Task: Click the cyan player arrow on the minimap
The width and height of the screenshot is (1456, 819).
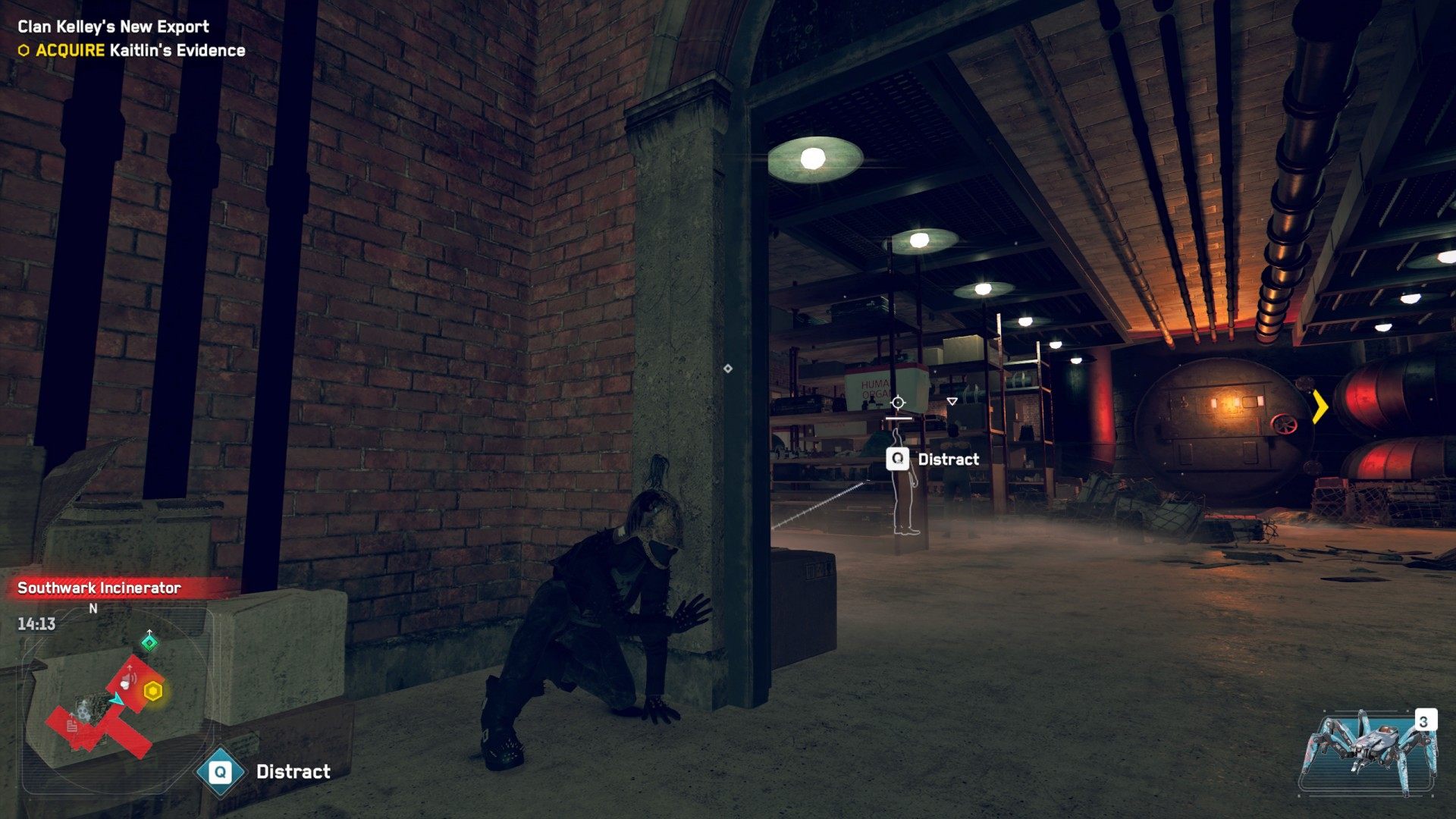Action: 117,699
